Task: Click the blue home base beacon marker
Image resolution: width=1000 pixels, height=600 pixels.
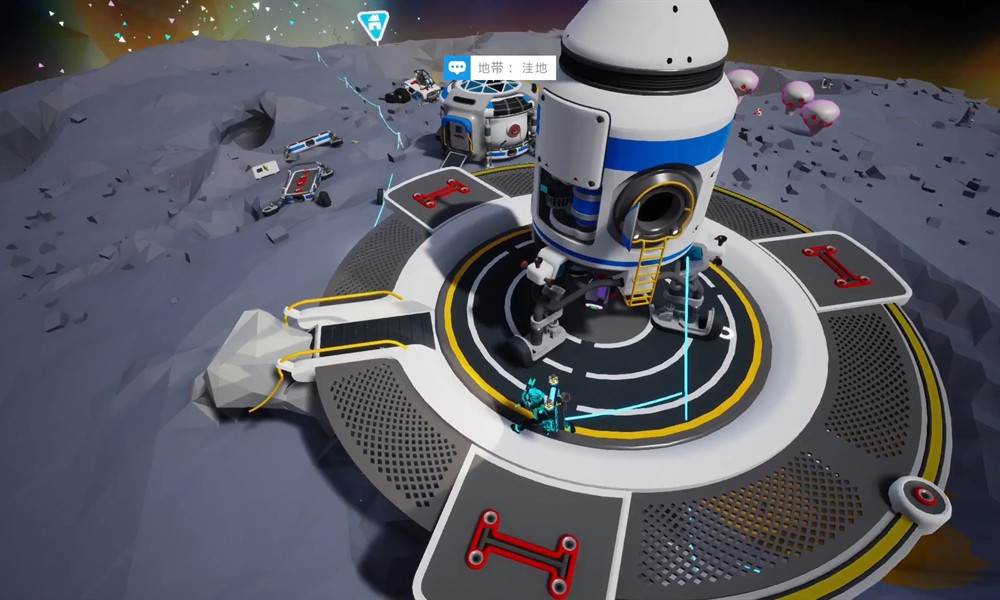Action: coord(374,25)
